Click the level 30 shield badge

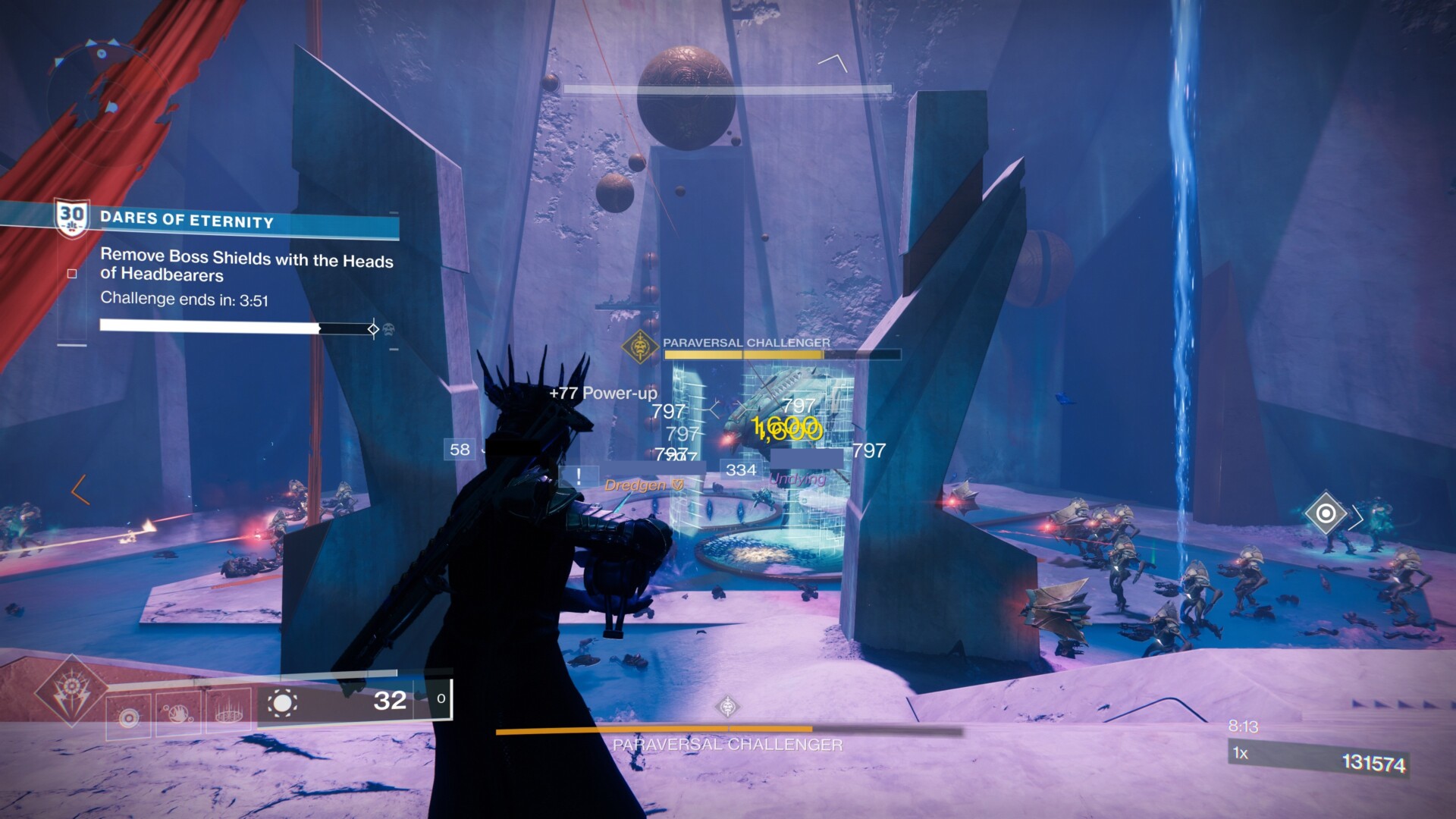72,218
